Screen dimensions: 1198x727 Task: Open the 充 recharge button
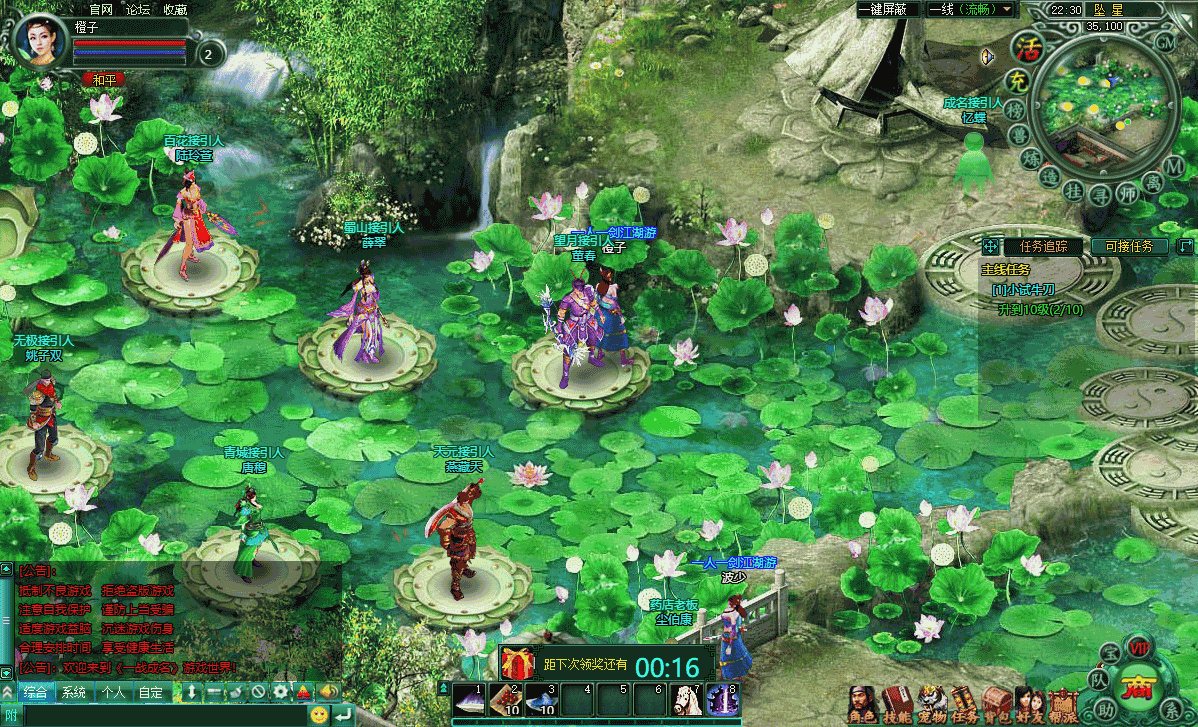click(x=1017, y=79)
